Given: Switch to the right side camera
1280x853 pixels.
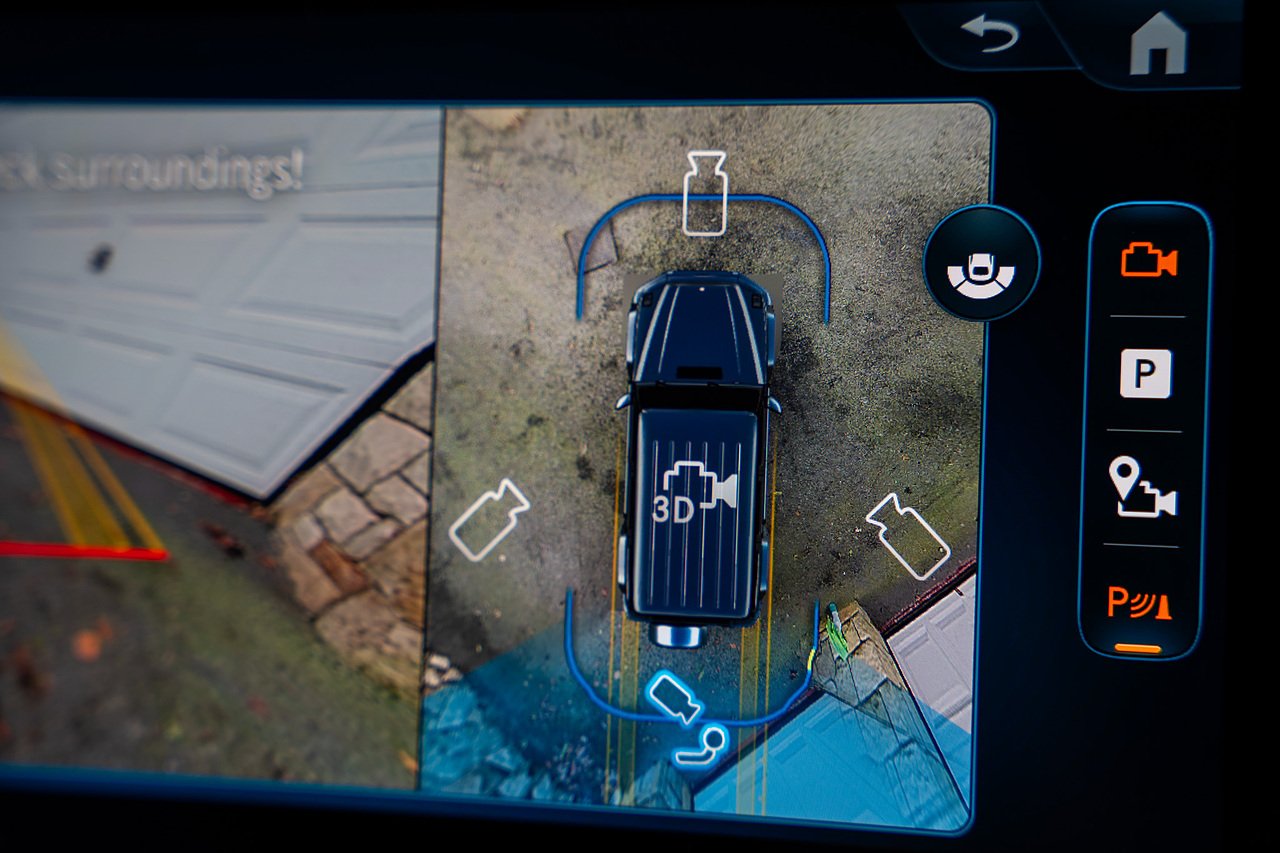Looking at the screenshot, I should coord(908,536).
